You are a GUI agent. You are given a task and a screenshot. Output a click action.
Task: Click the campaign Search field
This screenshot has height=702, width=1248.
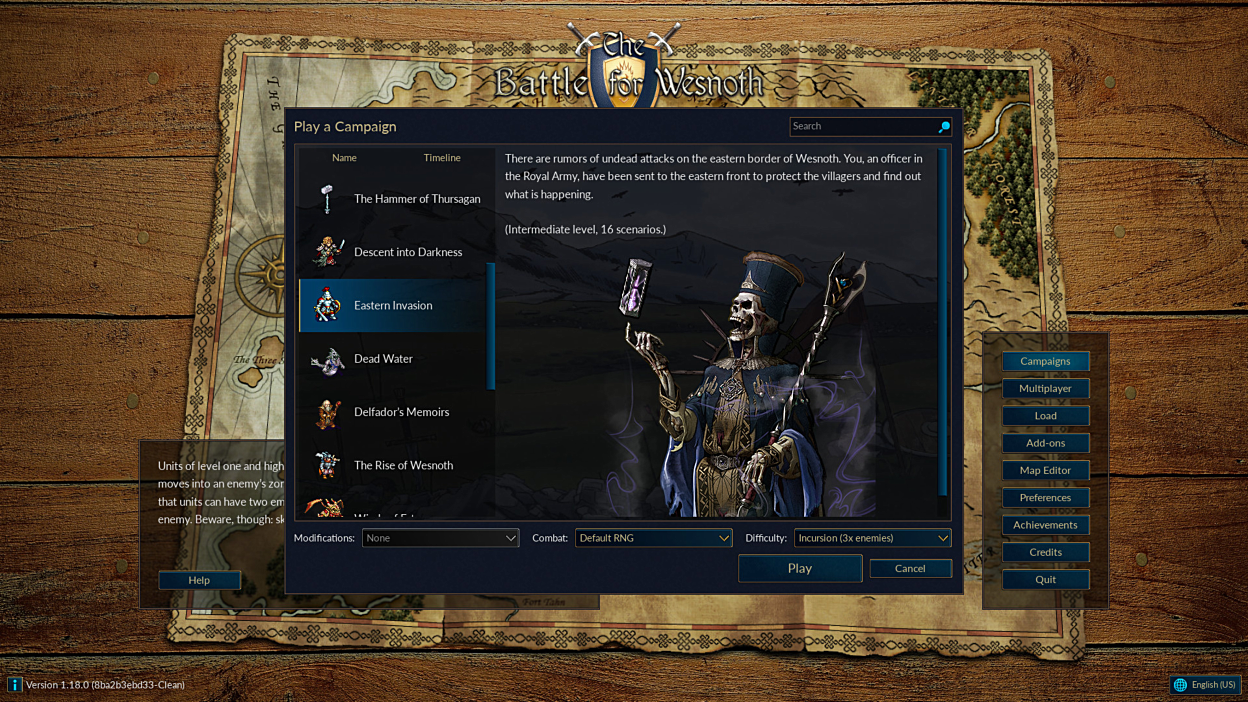862,126
